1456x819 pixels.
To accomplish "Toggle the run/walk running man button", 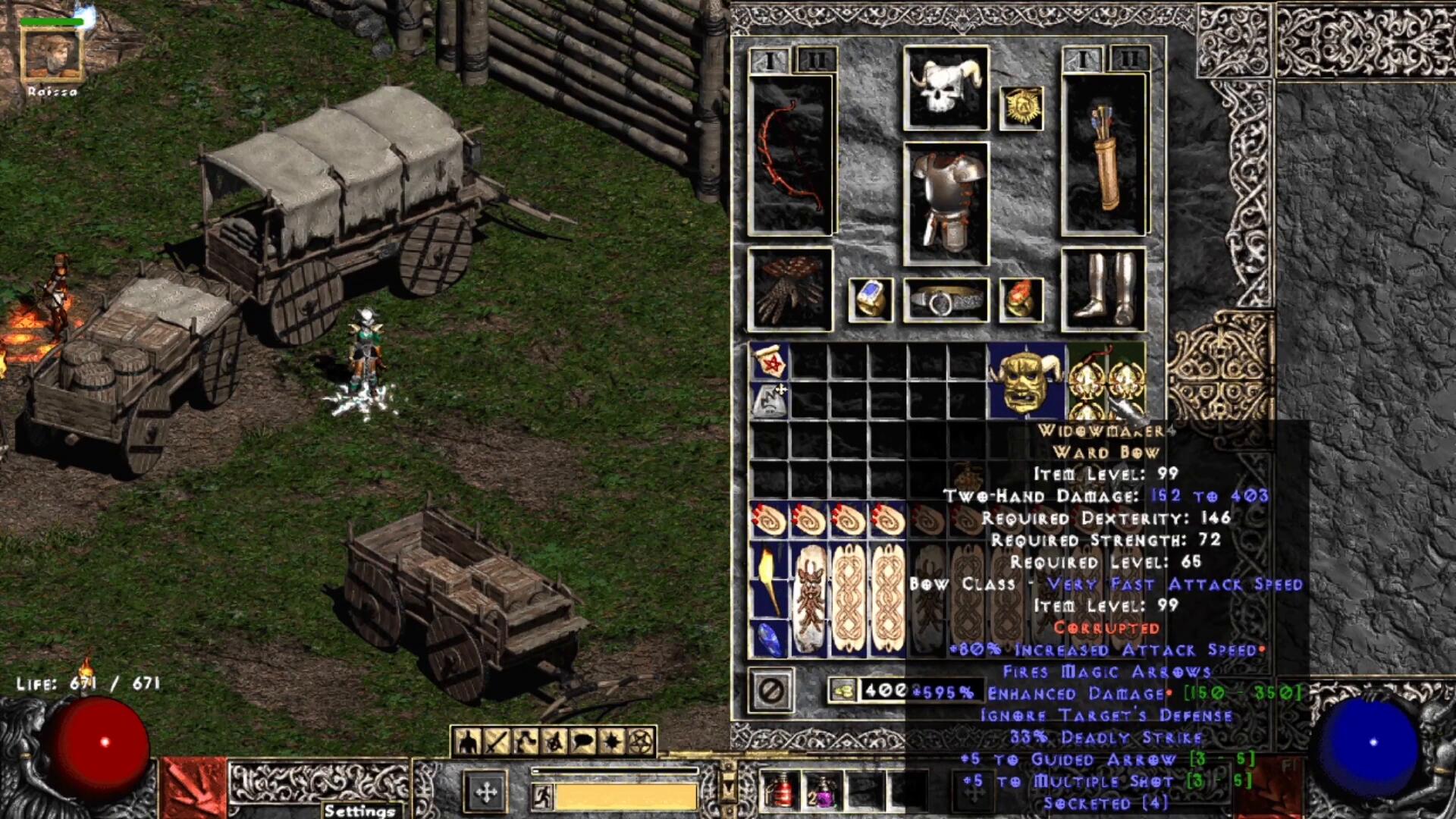I will click(x=542, y=796).
